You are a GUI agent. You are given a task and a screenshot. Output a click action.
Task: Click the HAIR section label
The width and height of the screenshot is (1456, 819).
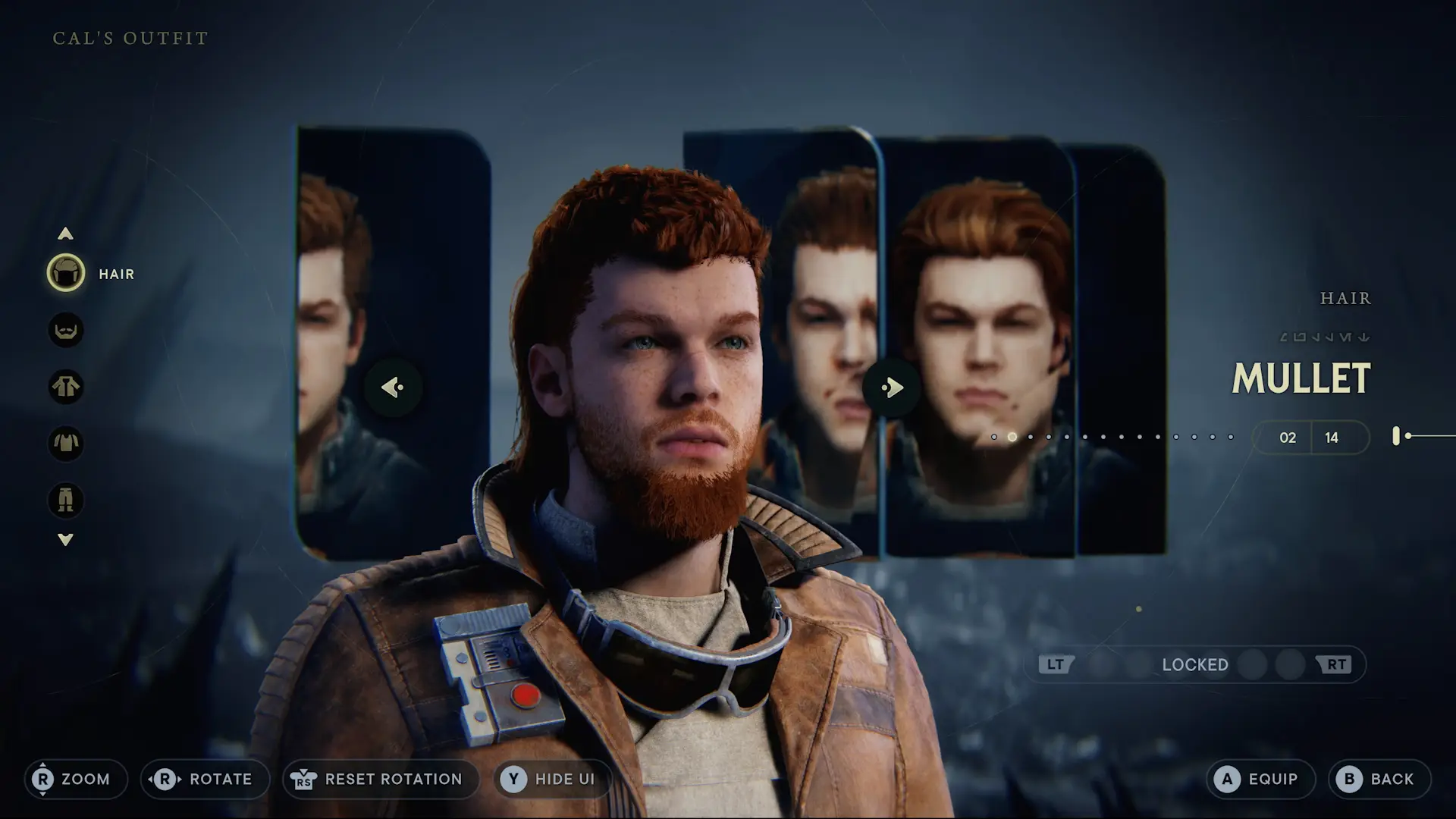(x=1346, y=298)
